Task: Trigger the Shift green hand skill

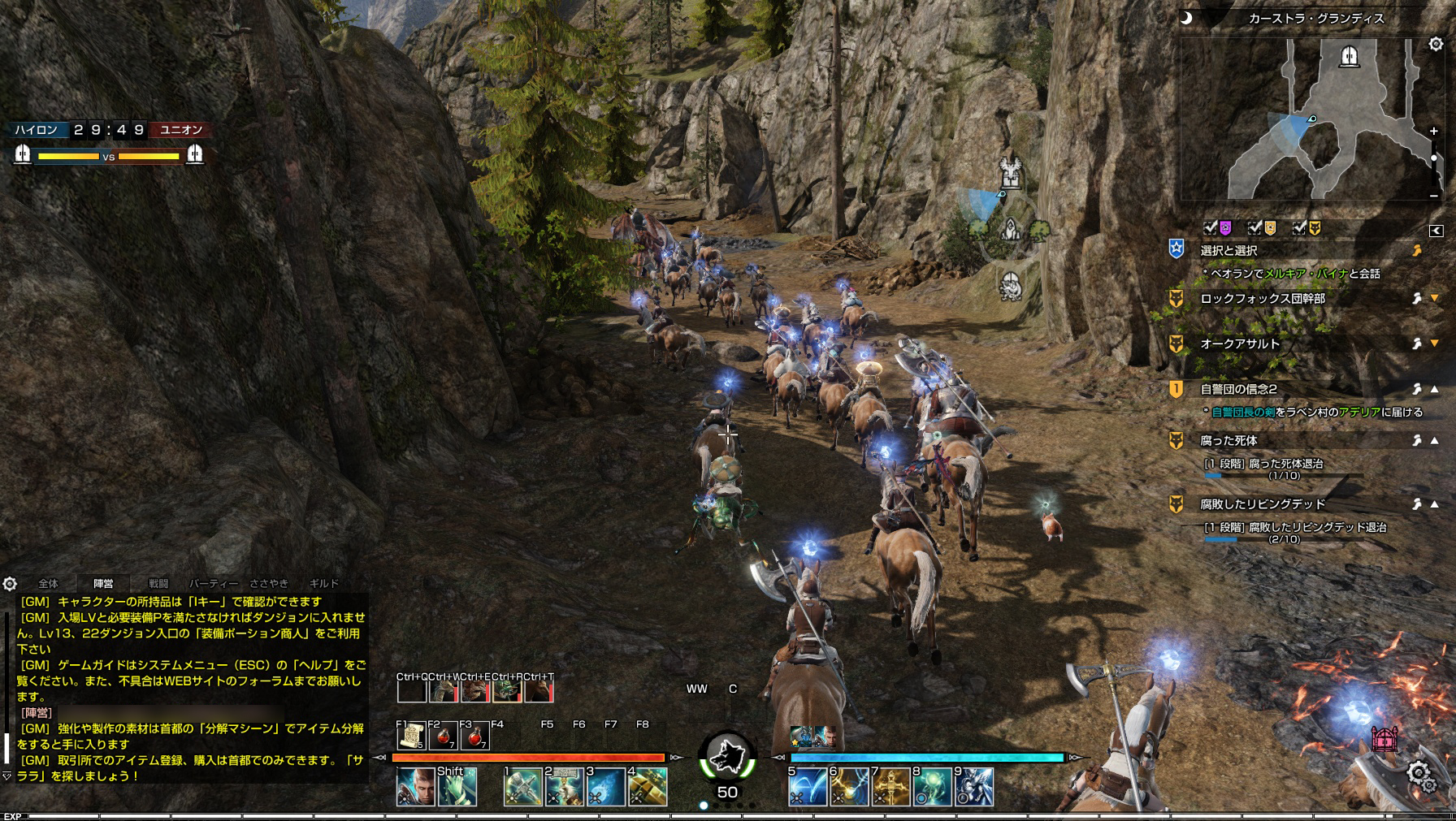Action: 457,786
